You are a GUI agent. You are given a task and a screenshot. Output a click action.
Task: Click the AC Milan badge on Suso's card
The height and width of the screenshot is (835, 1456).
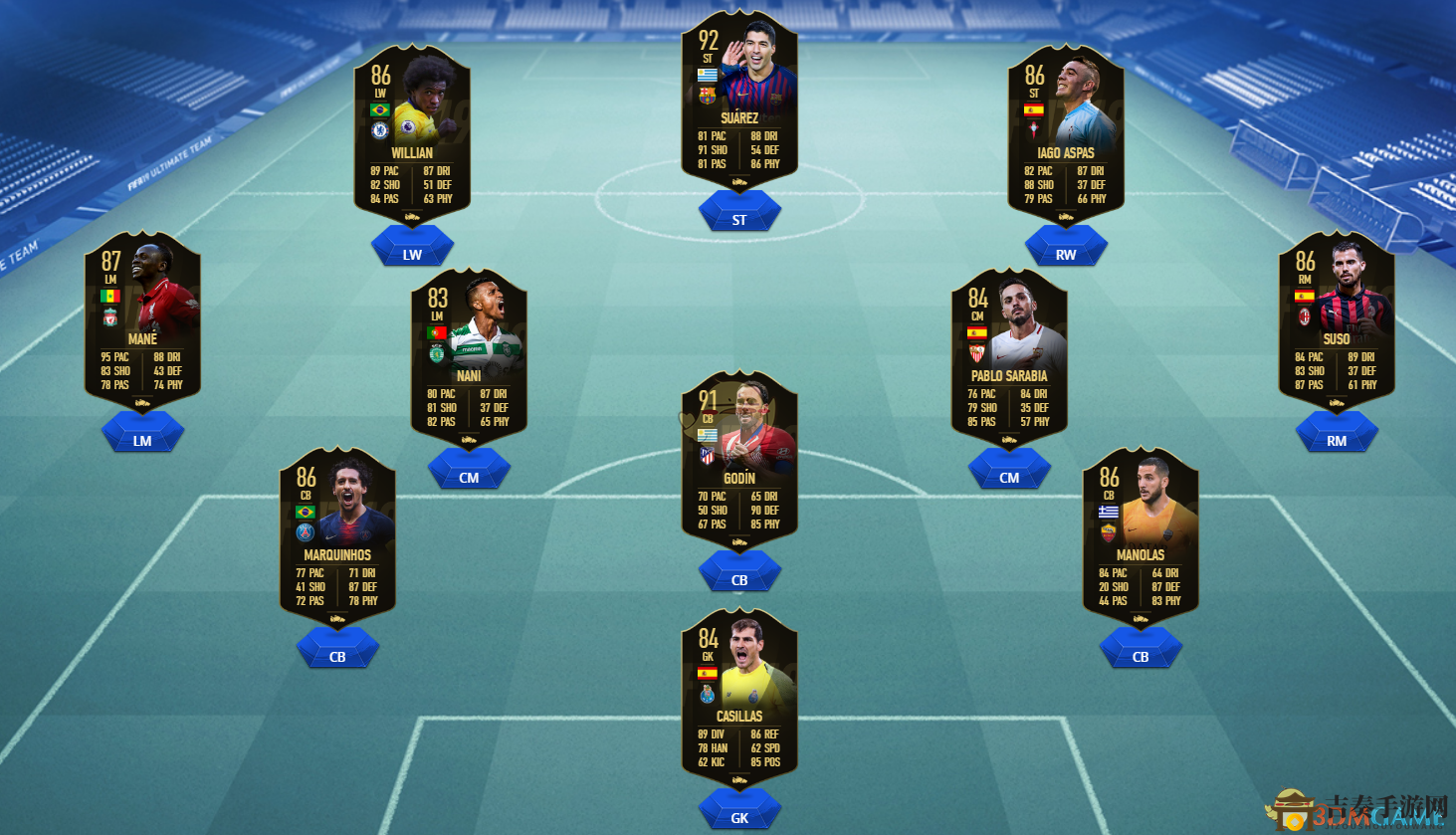pos(1307,316)
